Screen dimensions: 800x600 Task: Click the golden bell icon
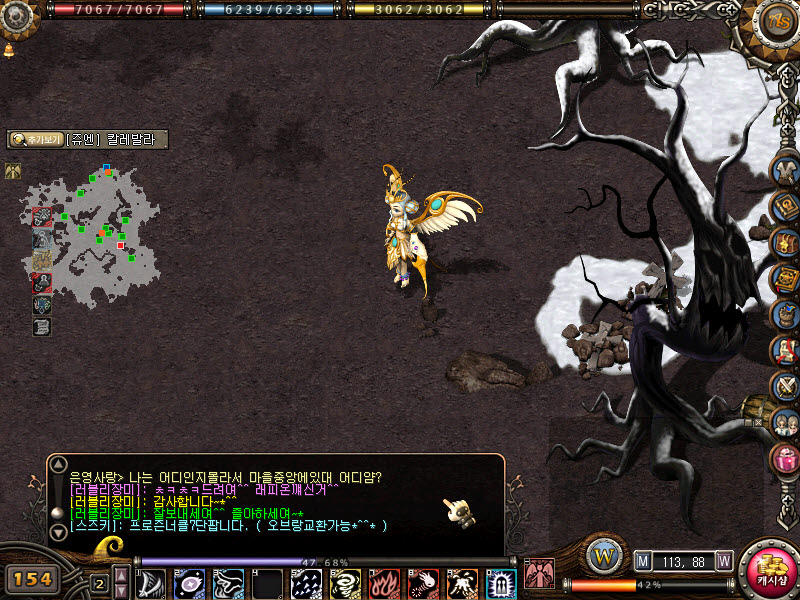9,49
